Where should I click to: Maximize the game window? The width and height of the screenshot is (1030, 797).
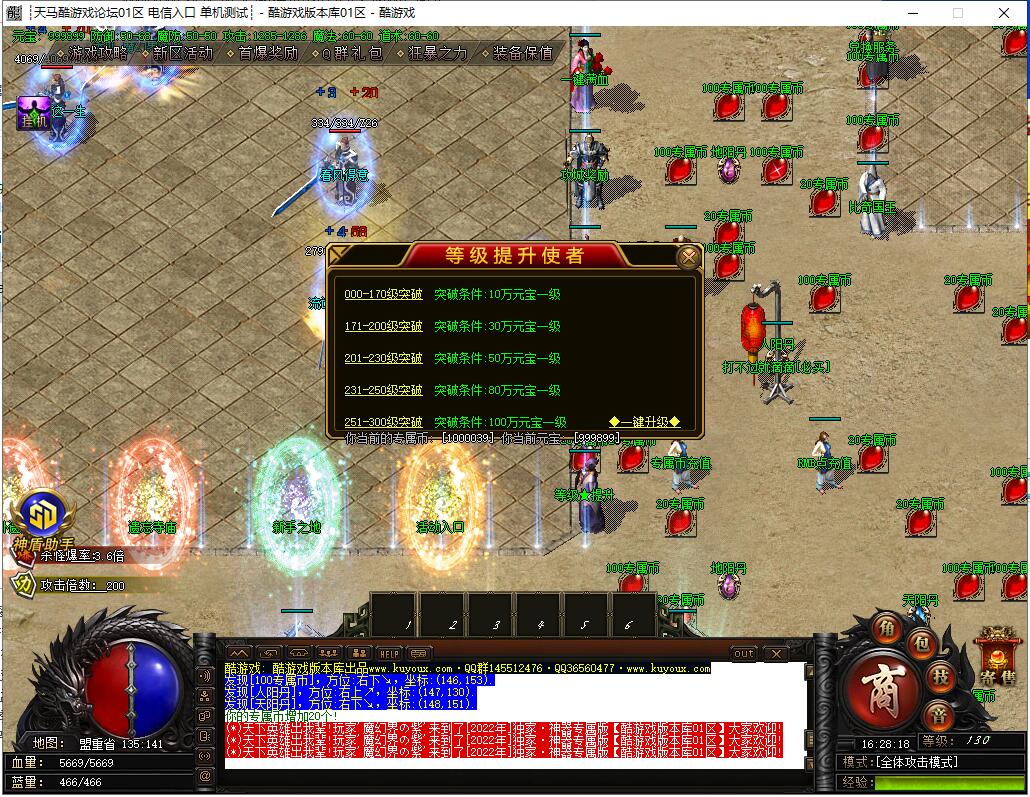click(957, 13)
